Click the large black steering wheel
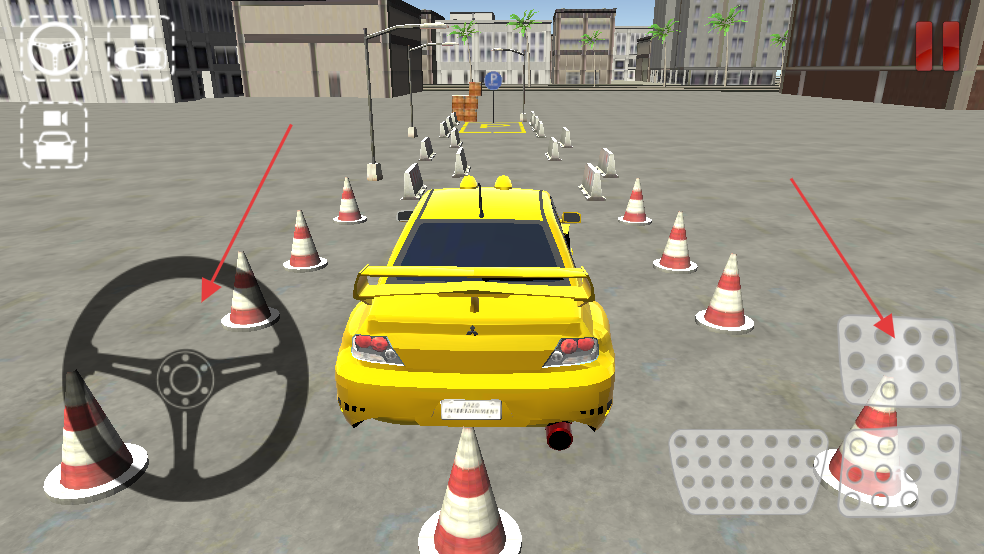Viewport: 984px width, 554px height. pyautogui.click(x=185, y=378)
